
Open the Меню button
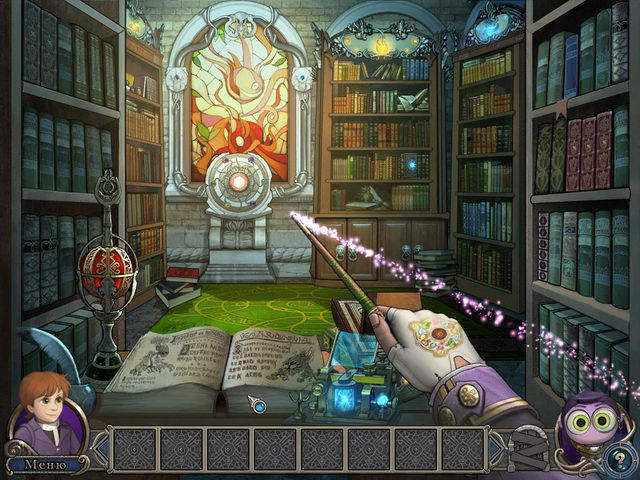45,464
